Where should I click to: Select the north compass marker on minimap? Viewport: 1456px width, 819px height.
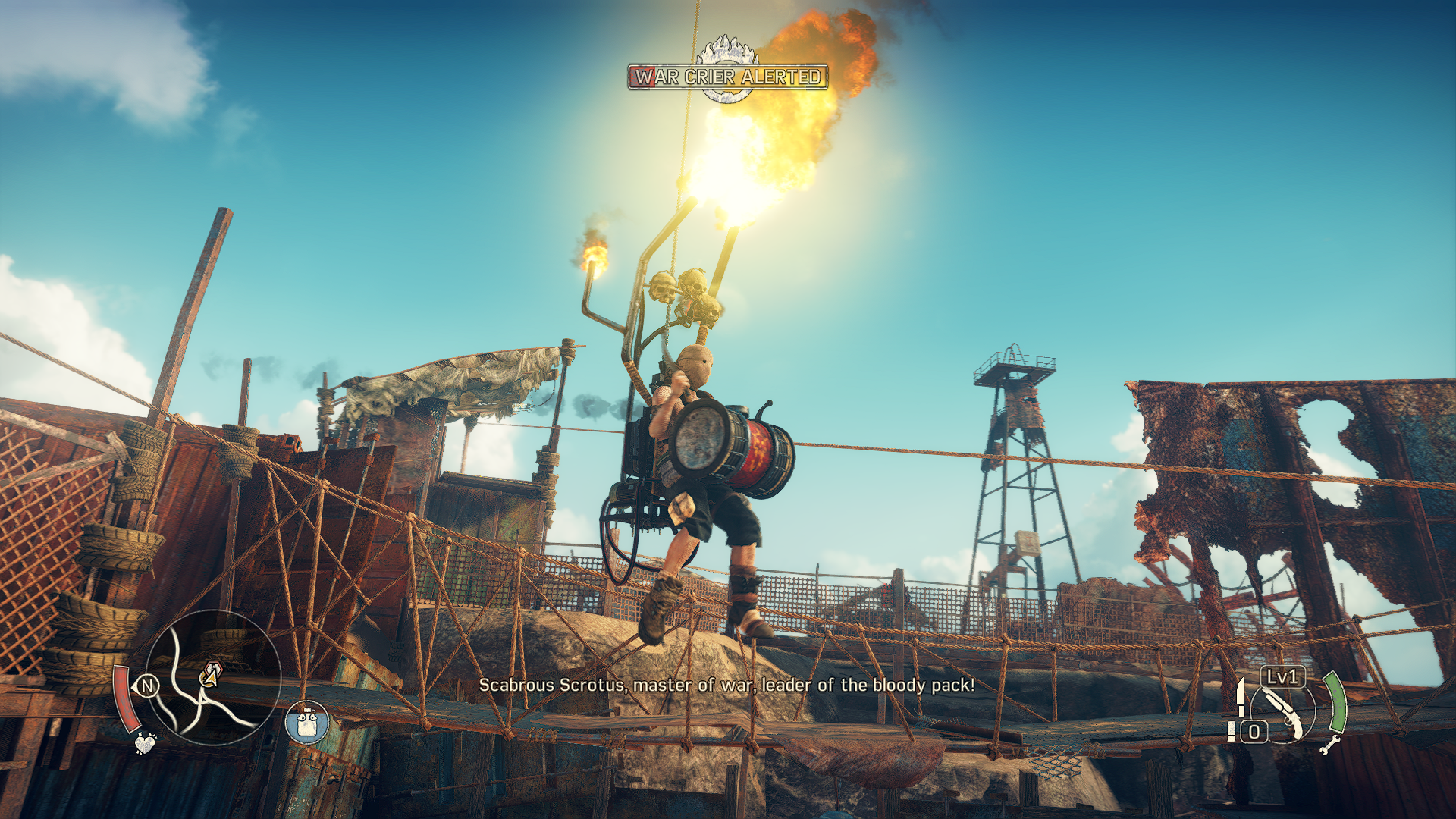click(x=147, y=687)
